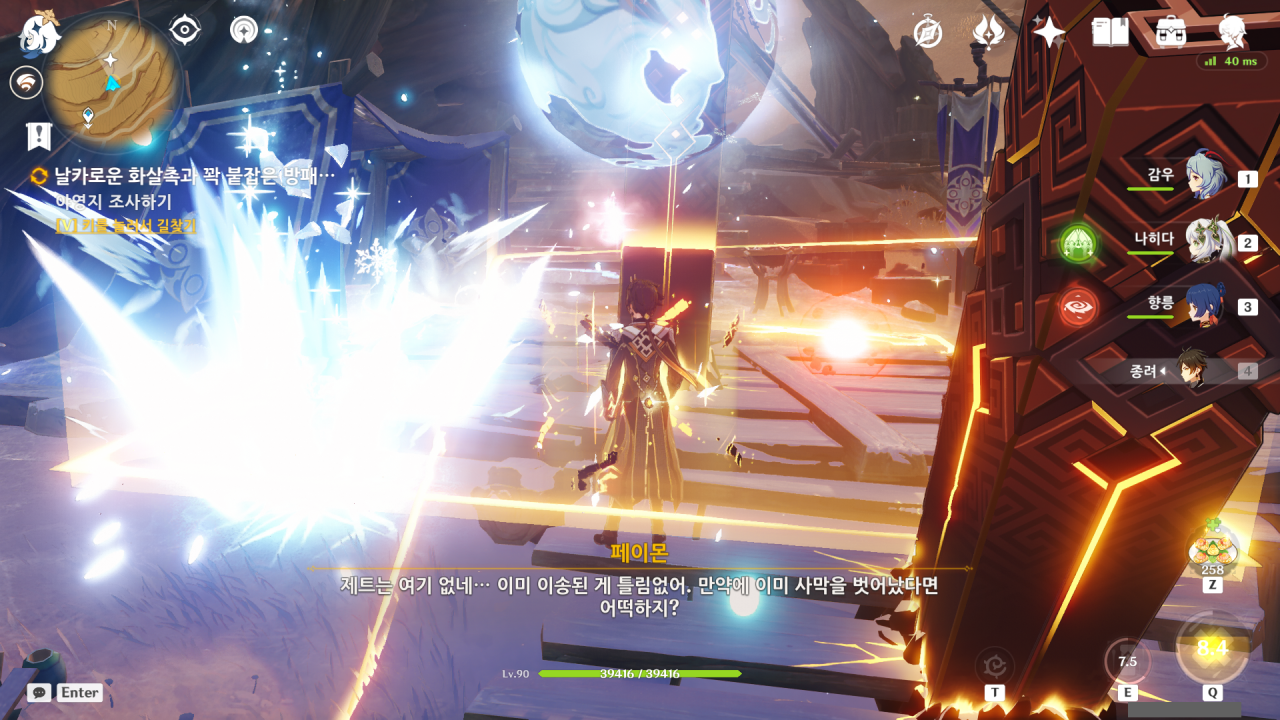Activate the elemental burst icon
Screen dimensions: 1280x720
click(x=1212, y=649)
